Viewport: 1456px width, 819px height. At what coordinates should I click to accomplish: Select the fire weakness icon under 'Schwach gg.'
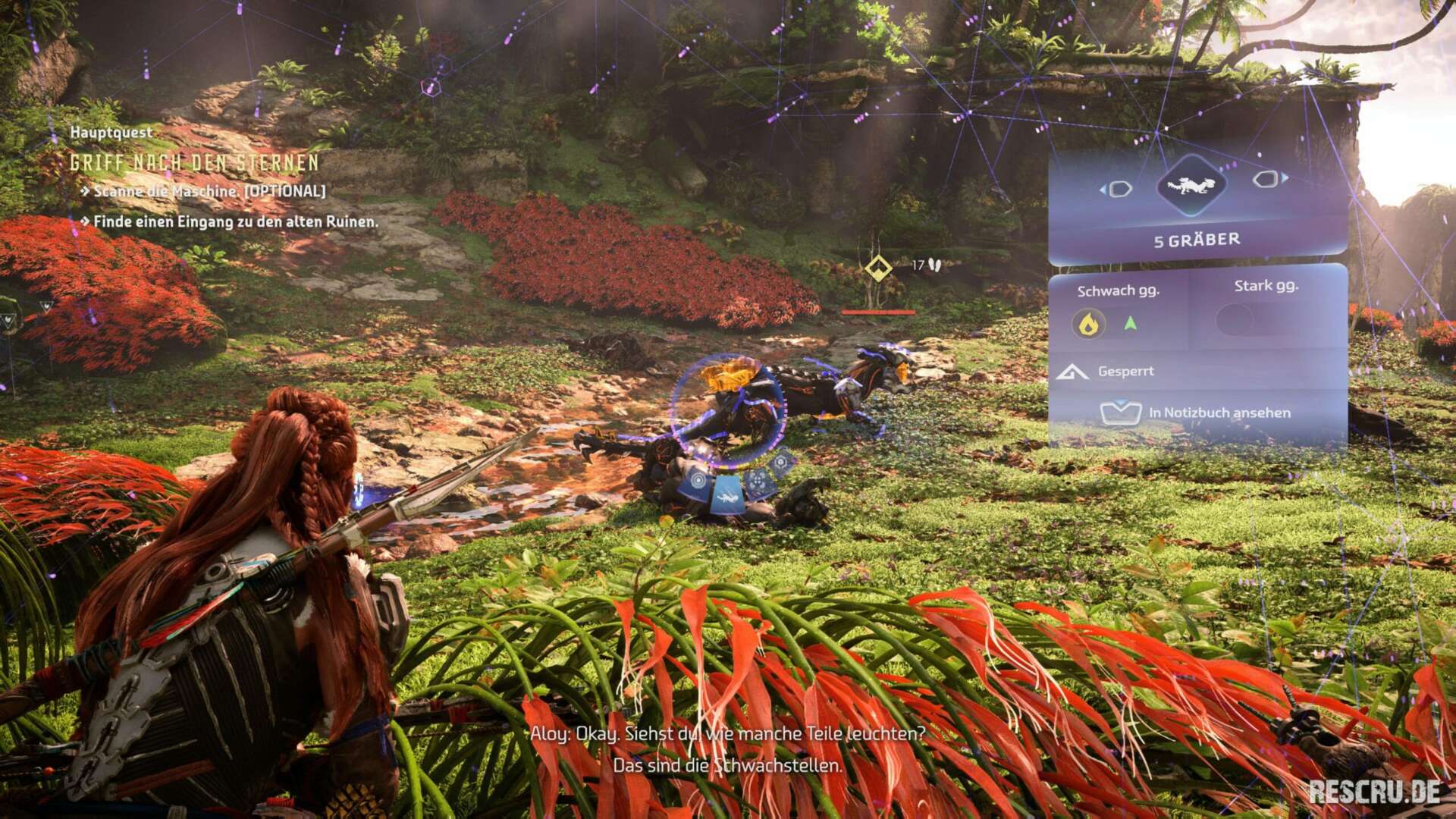click(x=1088, y=322)
